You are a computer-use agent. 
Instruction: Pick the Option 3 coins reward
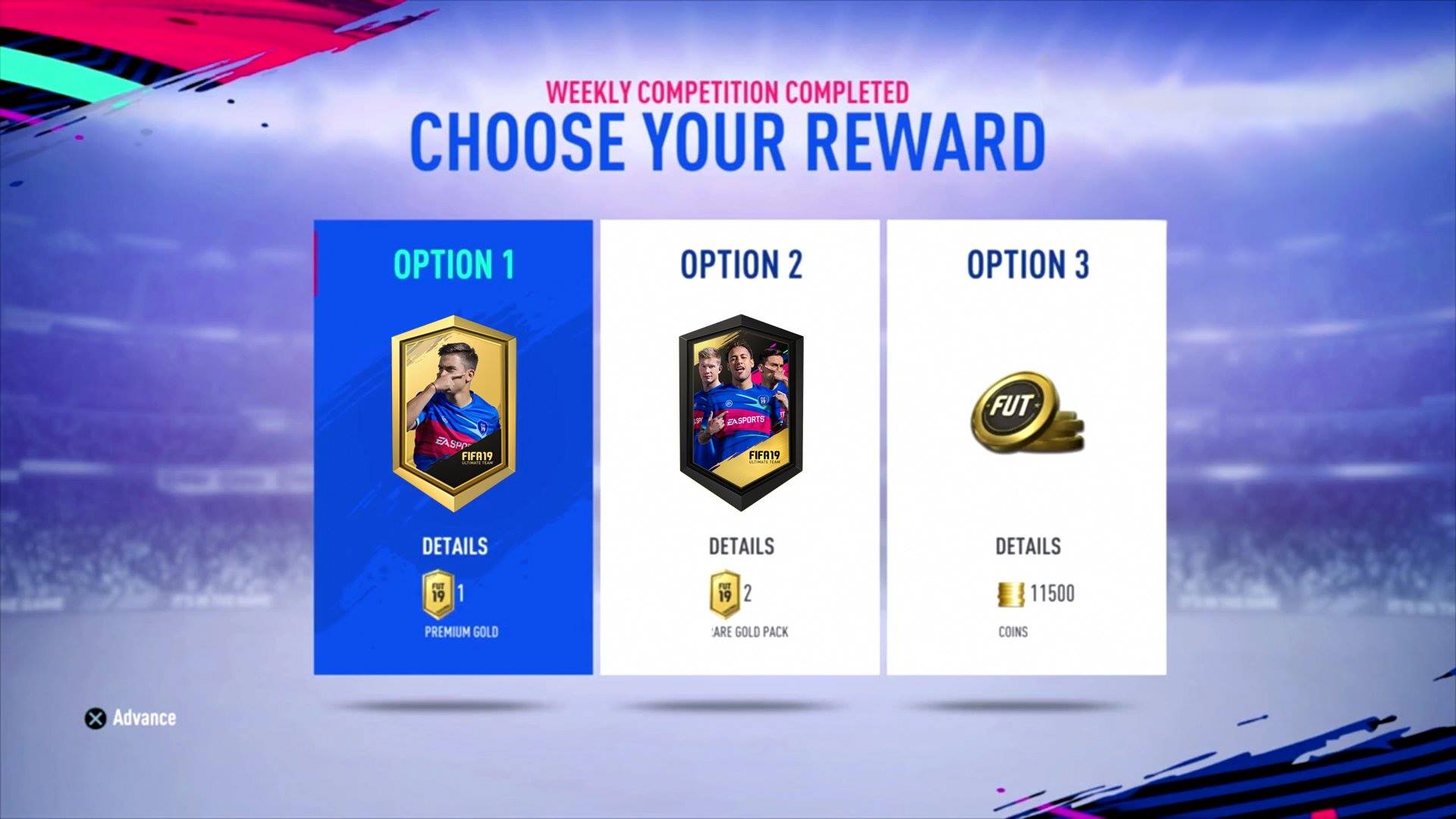click(x=1026, y=447)
